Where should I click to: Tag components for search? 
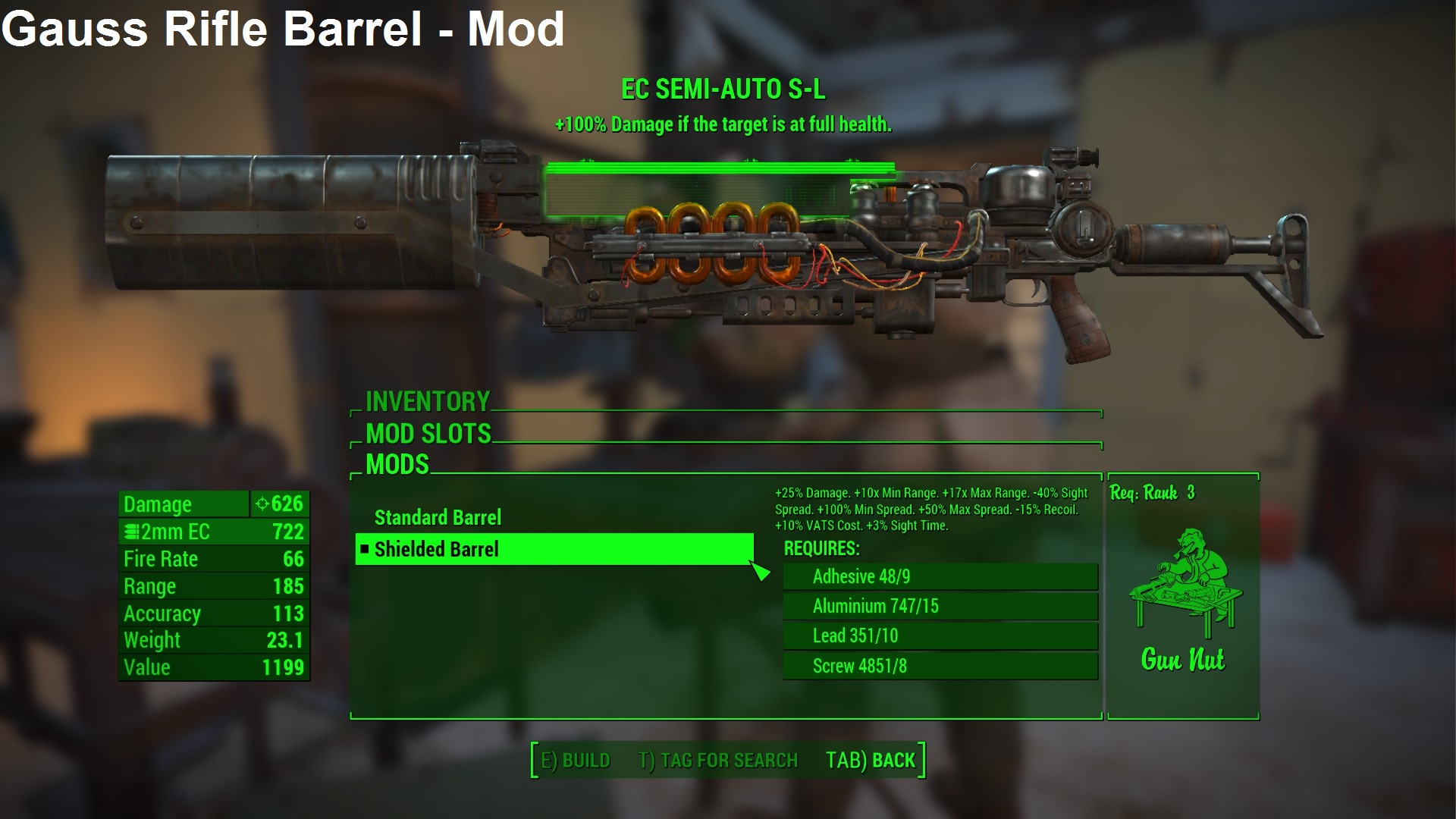(718, 761)
